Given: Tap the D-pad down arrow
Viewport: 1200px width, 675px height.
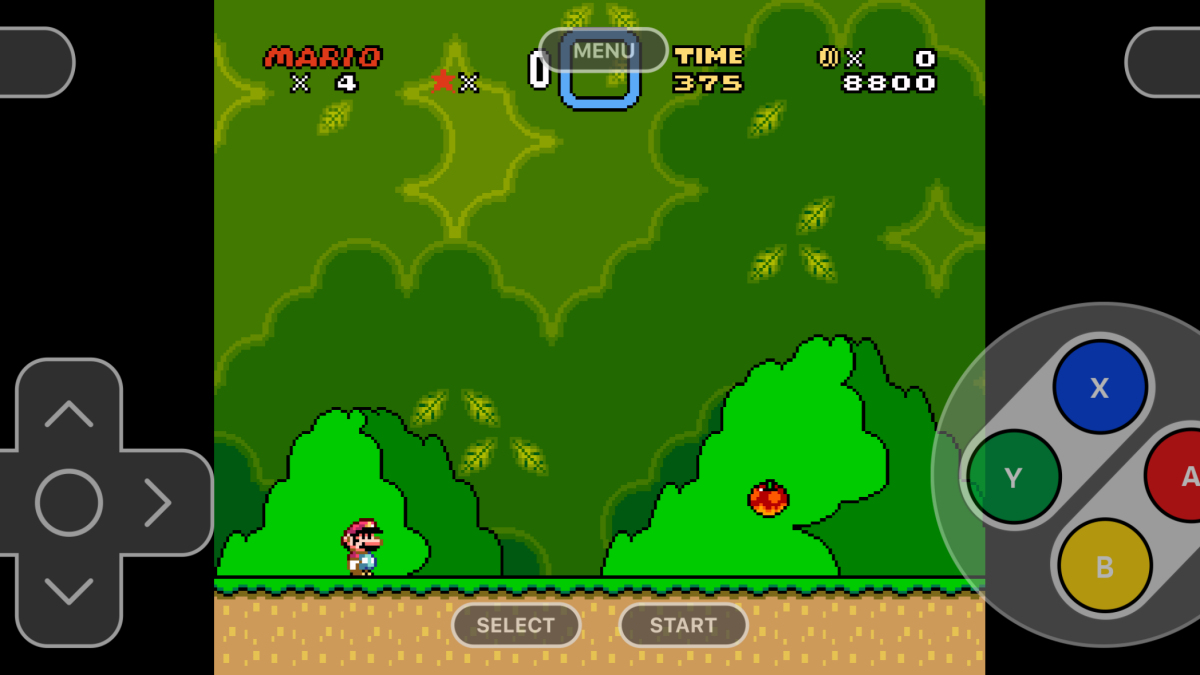Looking at the screenshot, I should [69, 592].
